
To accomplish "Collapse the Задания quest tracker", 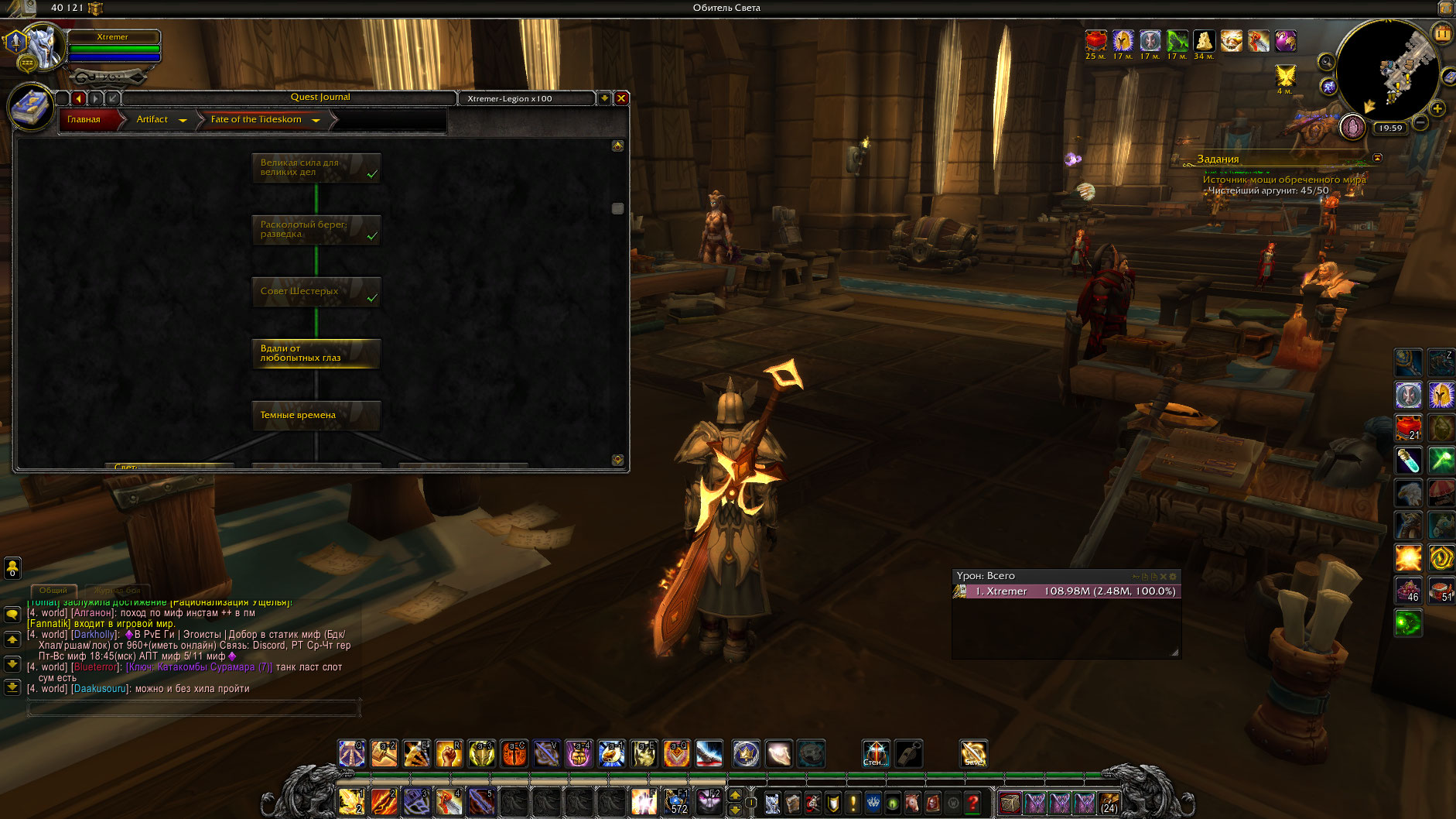I will (x=1377, y=158).
